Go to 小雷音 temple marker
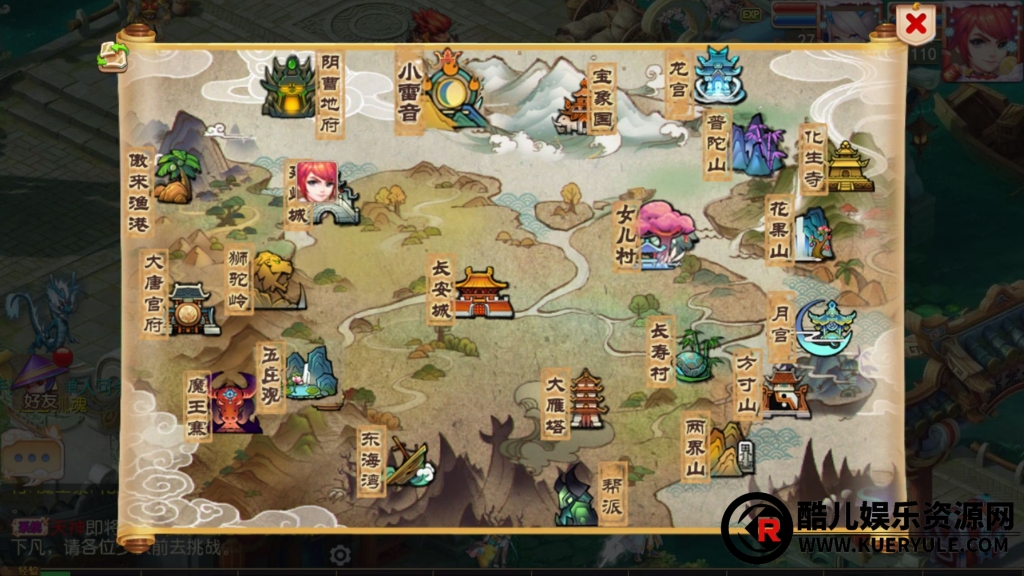This screenshot has width=1024, height=576. [452, 88]
